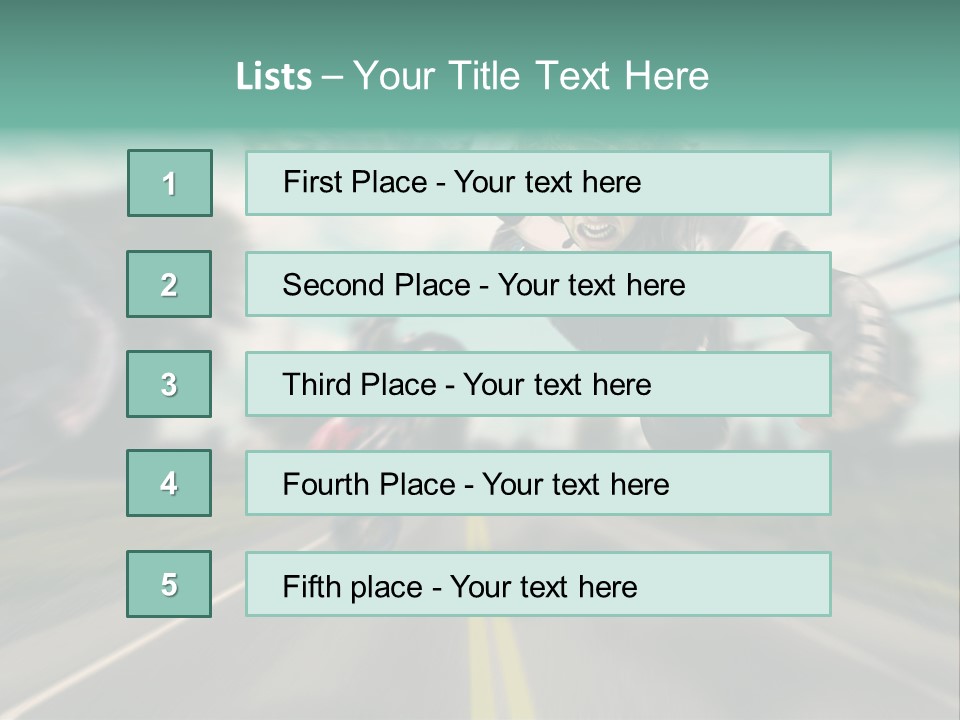The image size is (960, 720).
Task: Pick the Fourth Place text row
Action: (x=538, y=484)
